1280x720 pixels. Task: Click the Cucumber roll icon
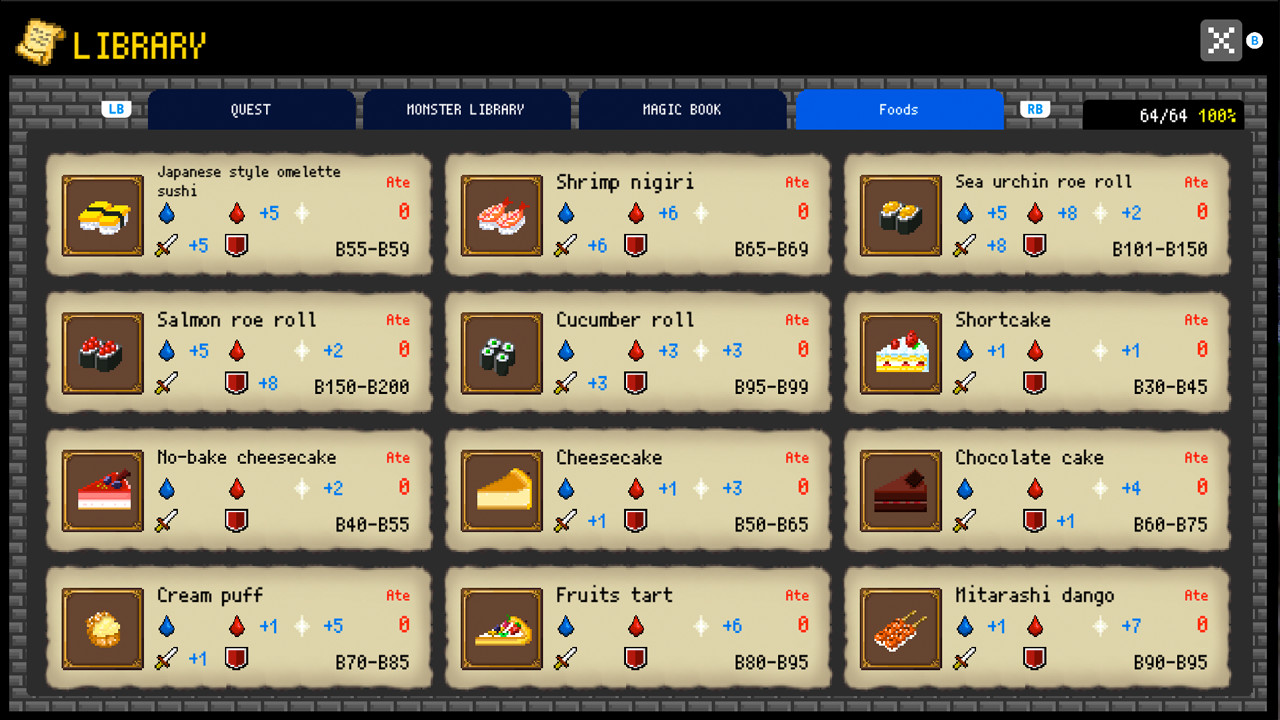pyautogui.click(x=501, y=352)
